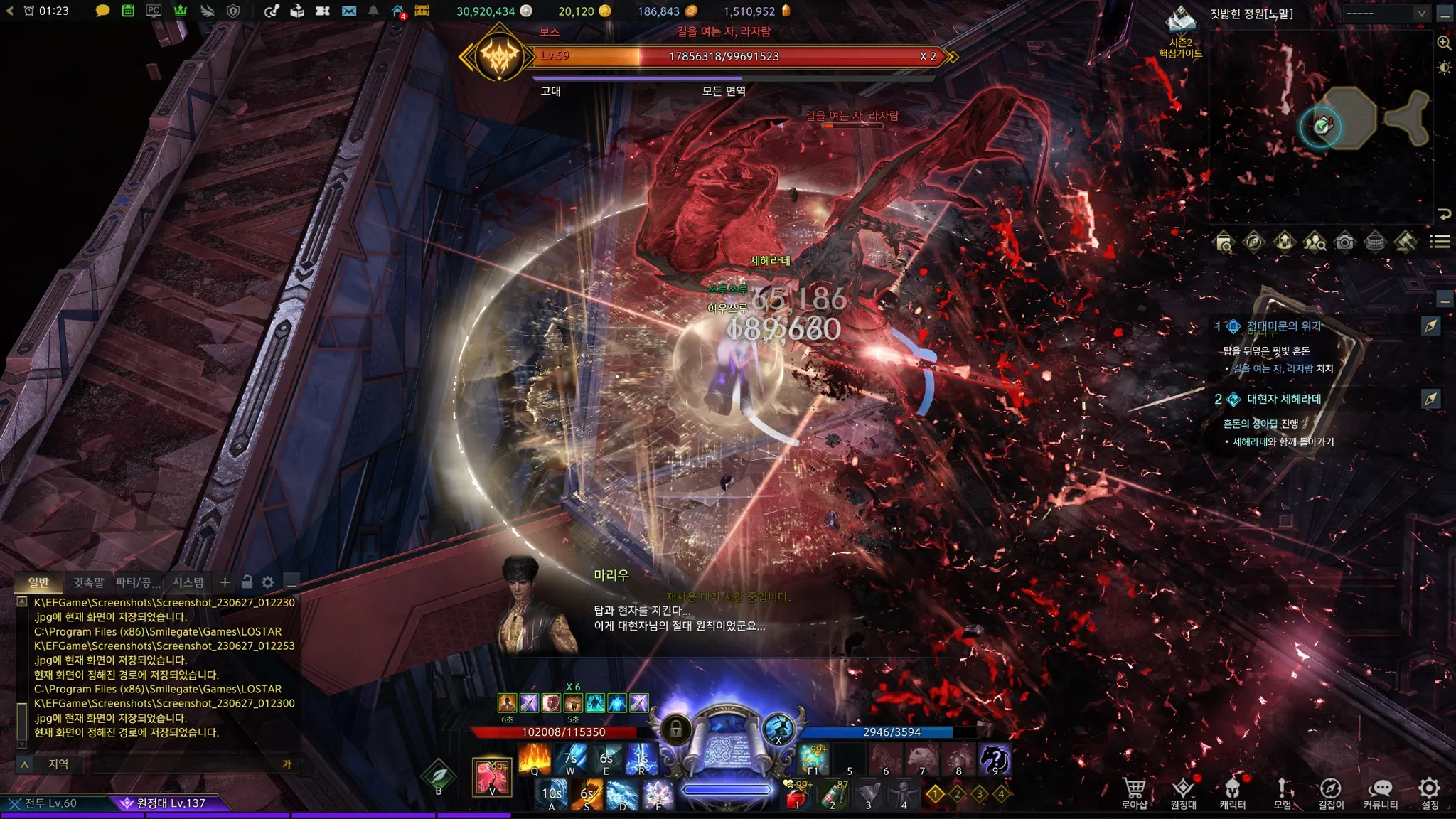
Task: Add a new chat tab with plus
Action: pyautogui.click(x=225, y=582)
